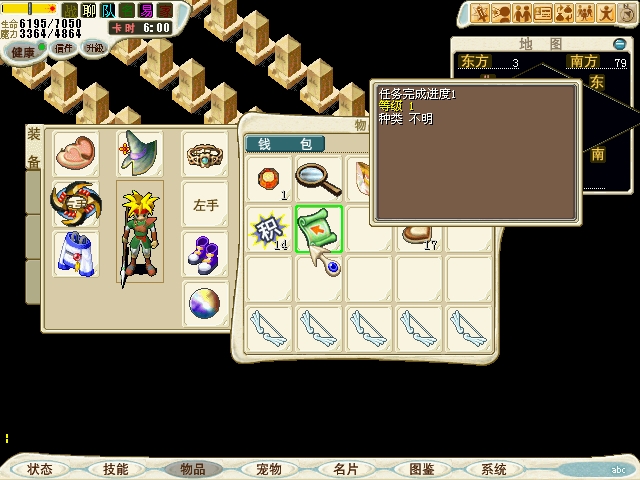The image size is (640, 480).
Task: Click the 积 points item with count 14
Action: [x=268, y=228]
